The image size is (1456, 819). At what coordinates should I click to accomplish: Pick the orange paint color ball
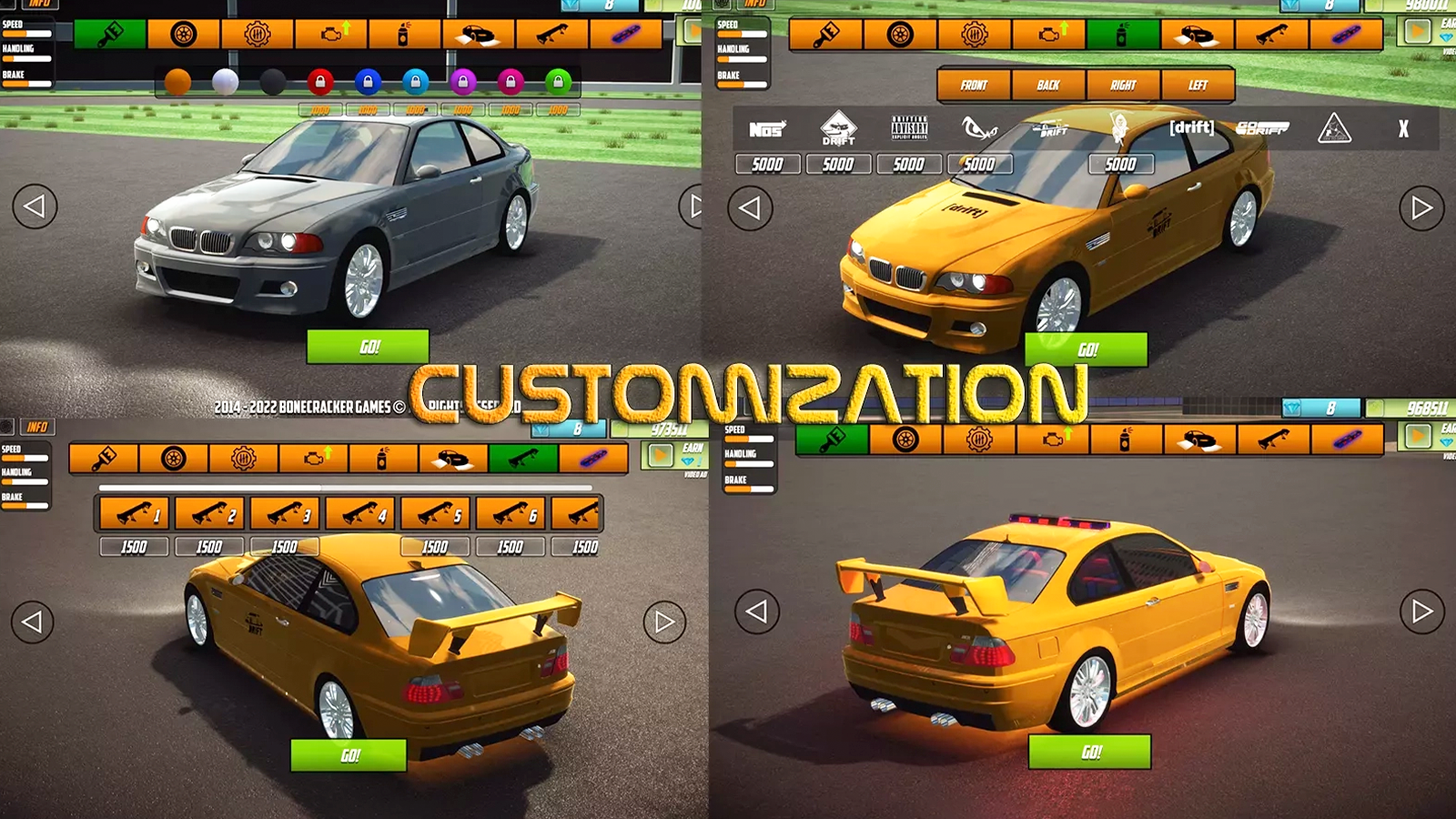[x=179, y=80]
